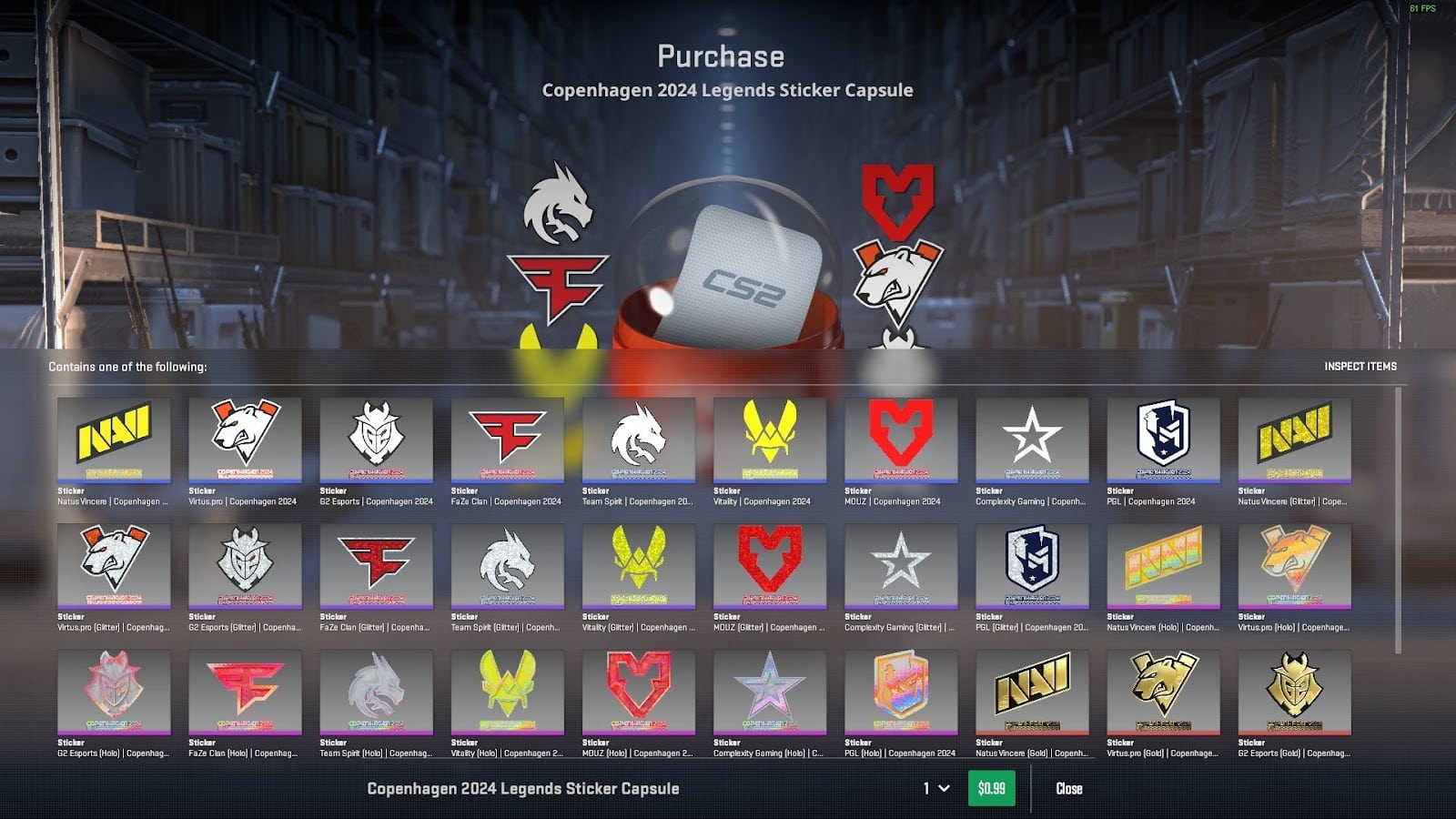Select the Team Spirit Holo sticker
The width and height of the screenshot is (1456, 819).
pyautogui.click(x=375, y=694)
